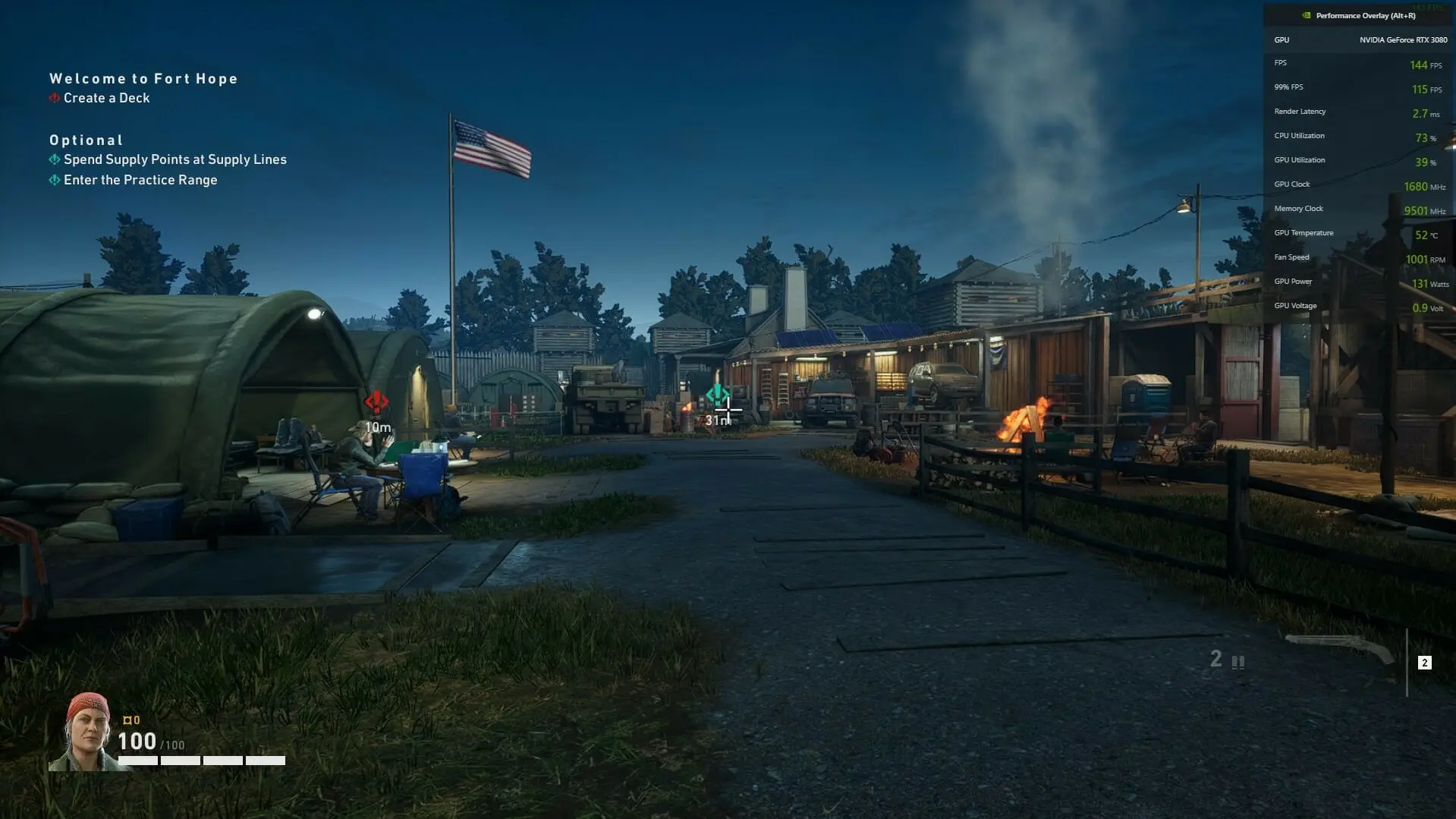Click the leftmost health segment bar
The height and width of the screenshot is (819, 1456).
coord(137,760)
